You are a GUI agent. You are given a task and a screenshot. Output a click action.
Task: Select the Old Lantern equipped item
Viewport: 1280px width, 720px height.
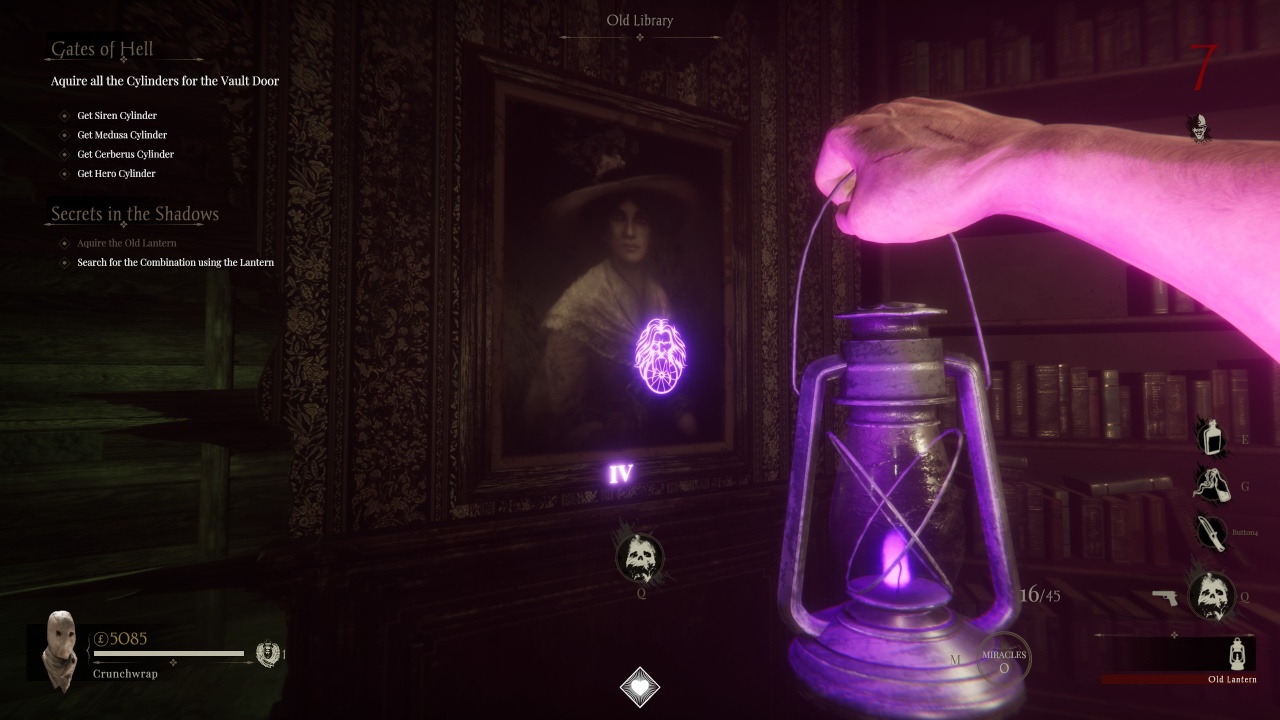click(x=1235, y=654)
